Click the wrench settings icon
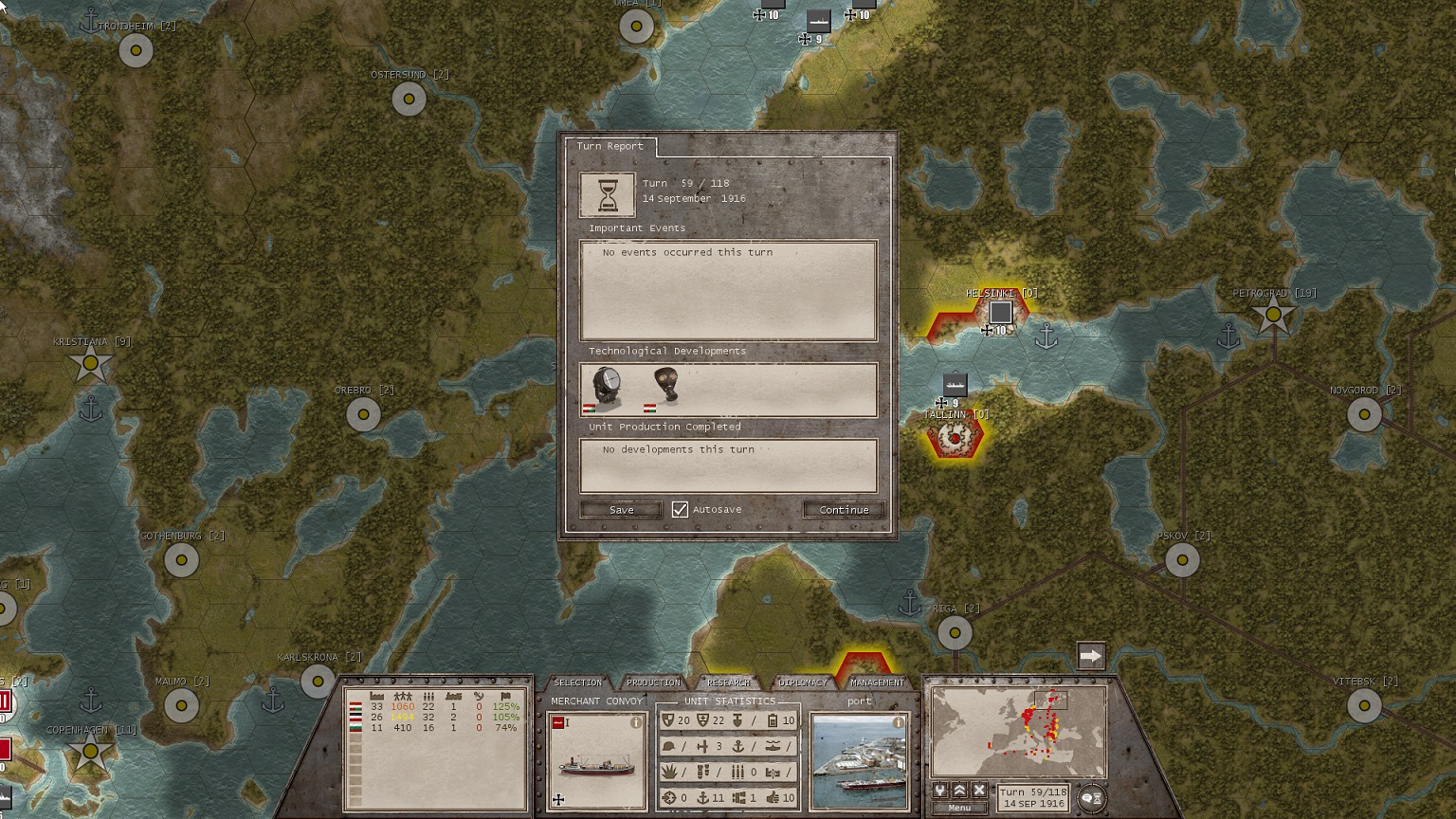Viewport: 1456px width, 819px height. coord(940,791)
